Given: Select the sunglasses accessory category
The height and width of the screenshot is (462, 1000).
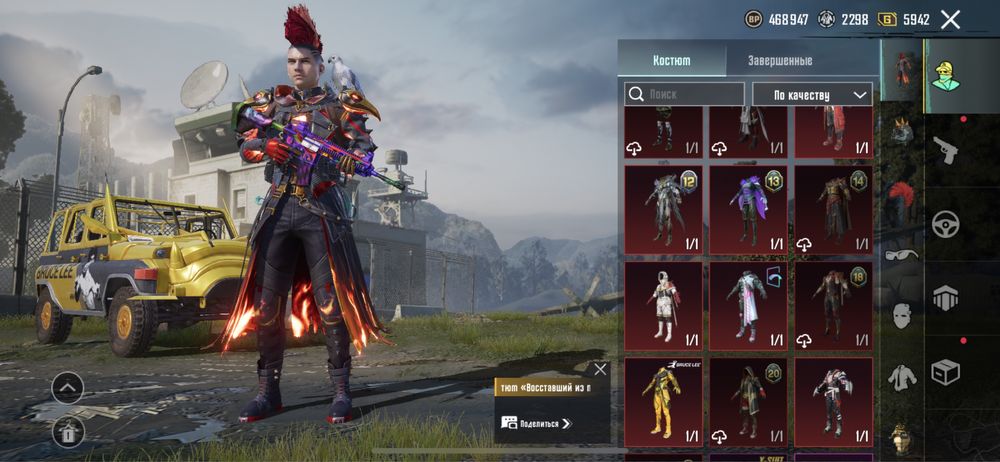Looking at the screenshot, I should pyautogui.click(x=902, y=254).
